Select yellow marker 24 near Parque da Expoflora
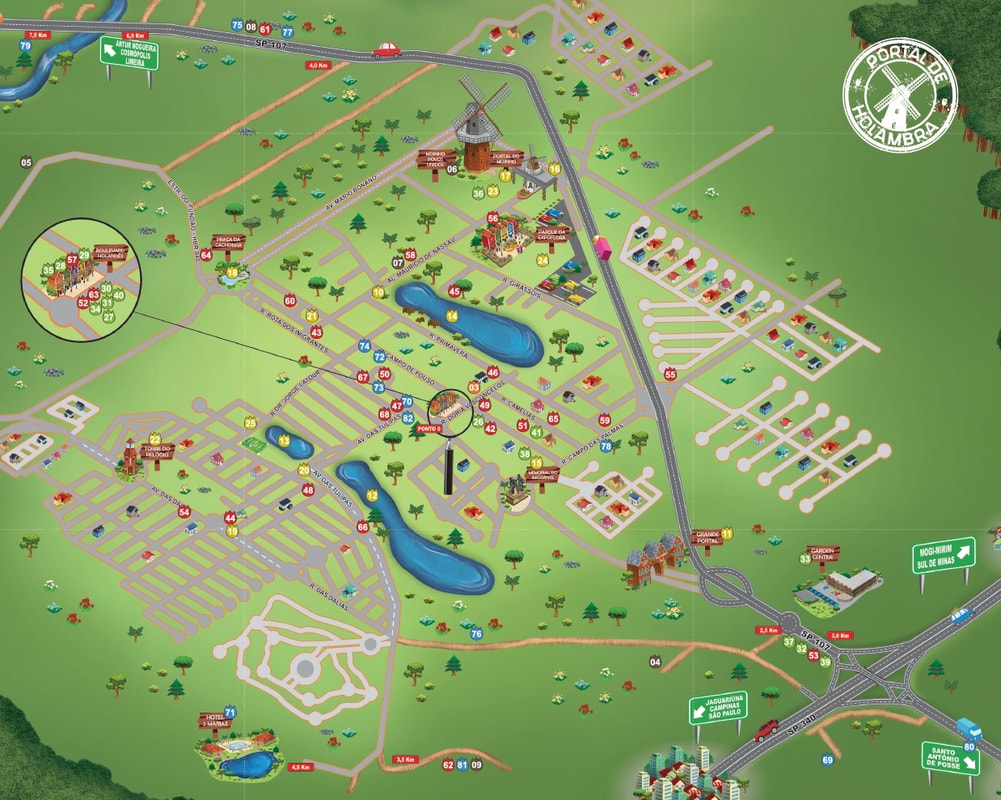 tap(543, 260)
